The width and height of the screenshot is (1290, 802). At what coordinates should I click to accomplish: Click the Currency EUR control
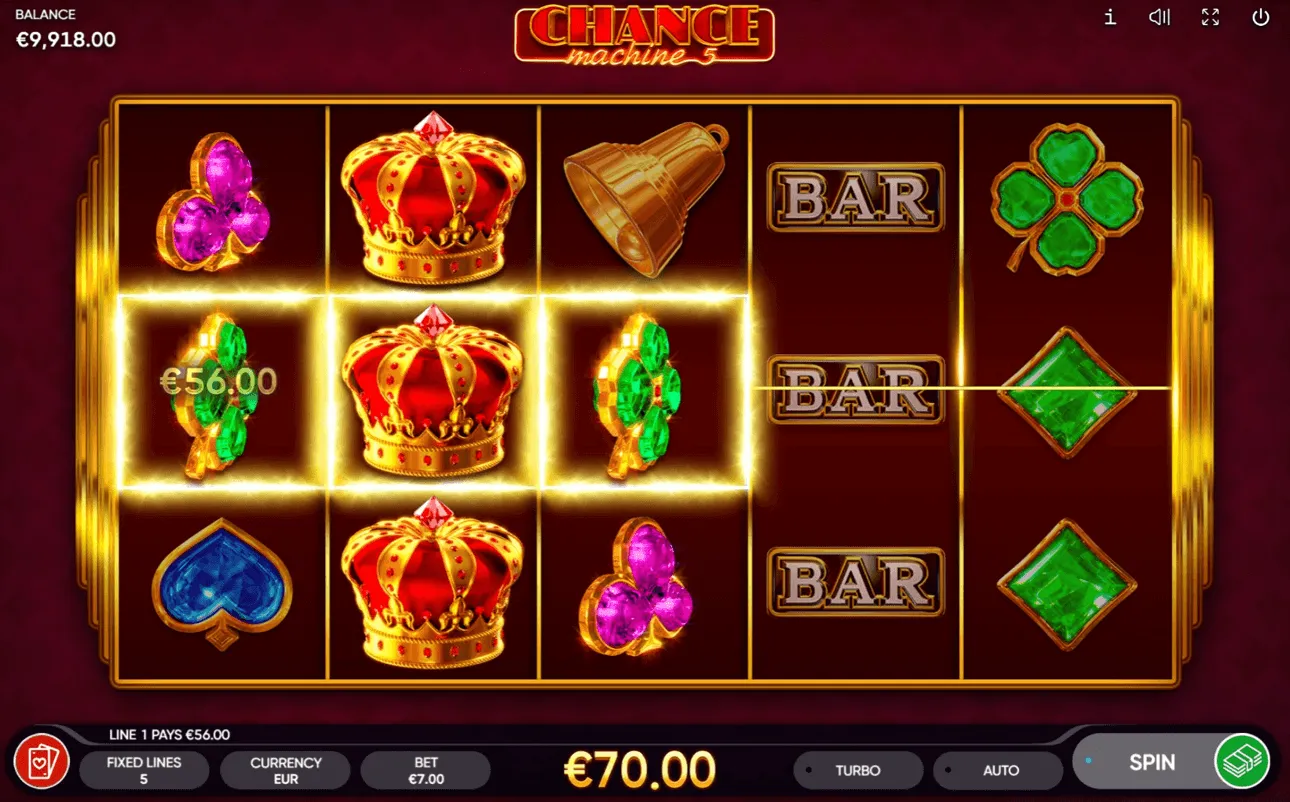[x=286, y=770]
